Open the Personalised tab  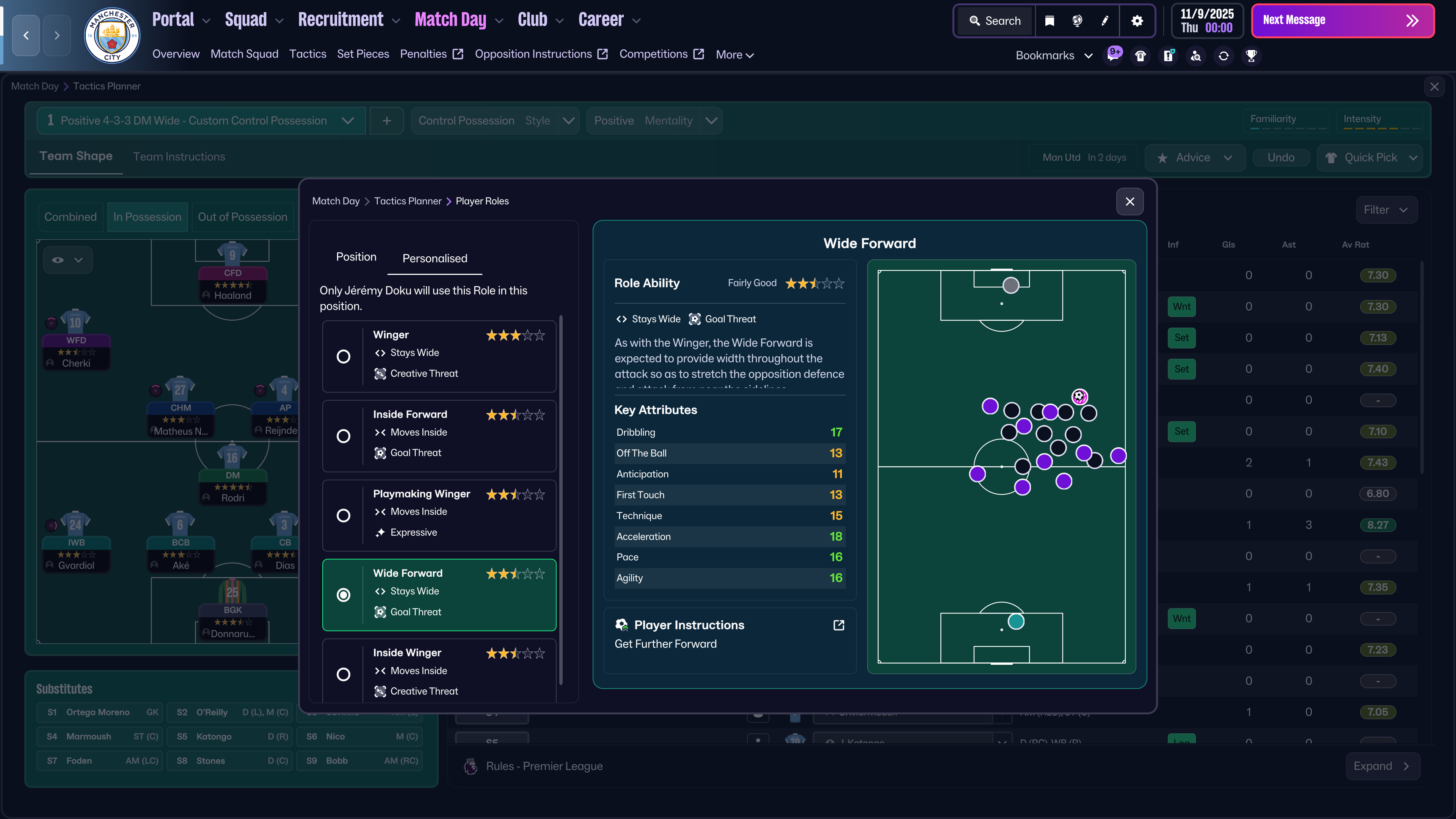(x=435, y=258)
